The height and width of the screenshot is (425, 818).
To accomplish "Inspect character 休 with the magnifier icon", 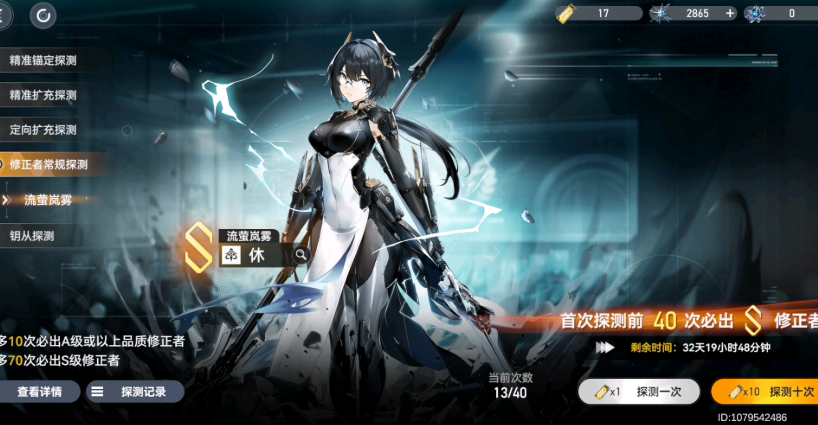I will click(300, 255).
